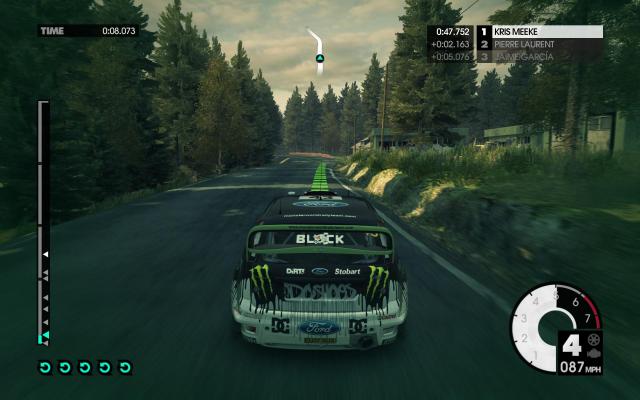
Task: Click Pierre Laurent's leaderboard row
Action: 545,44
